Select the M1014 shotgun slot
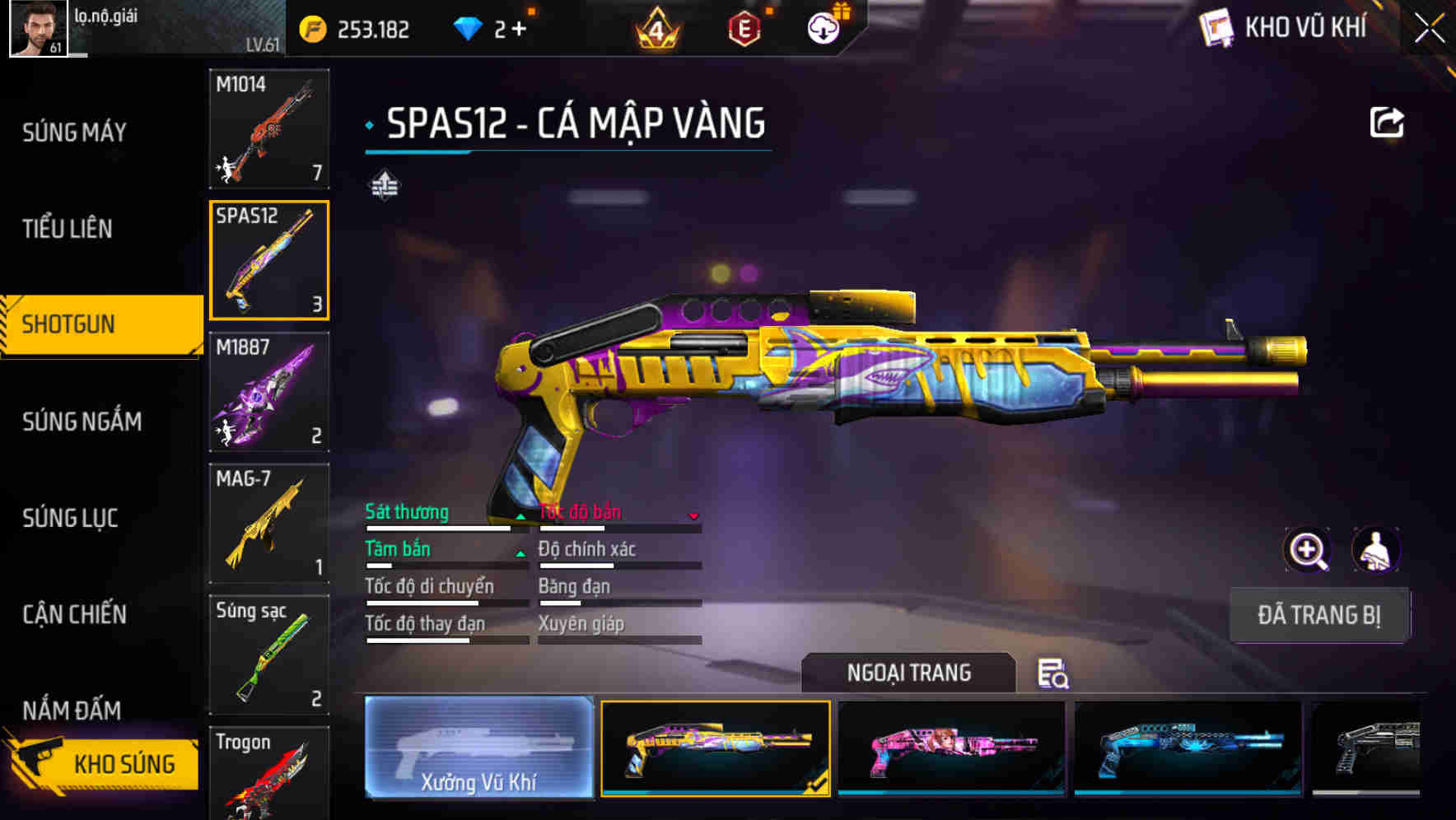The width and height of the screenshot is (1456, 820). [x=269, y=129]
